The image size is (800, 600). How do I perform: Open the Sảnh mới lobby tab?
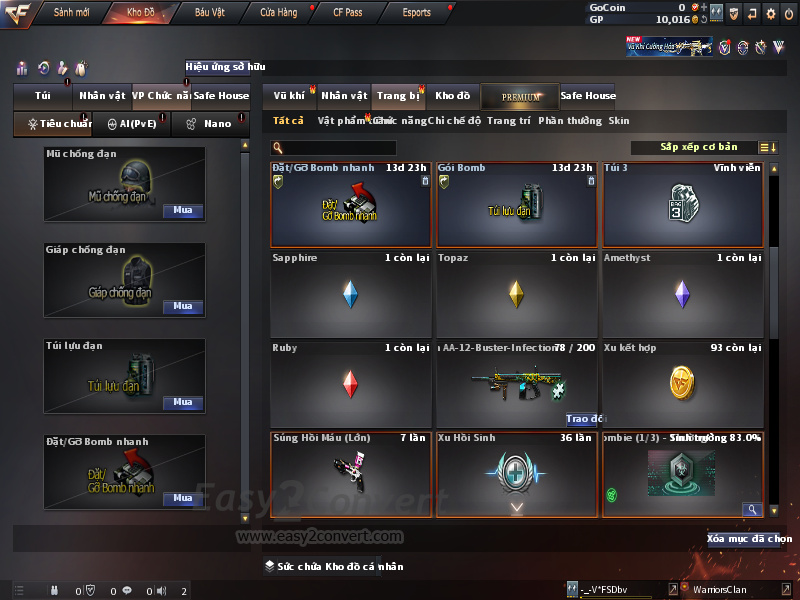[71, 13]
